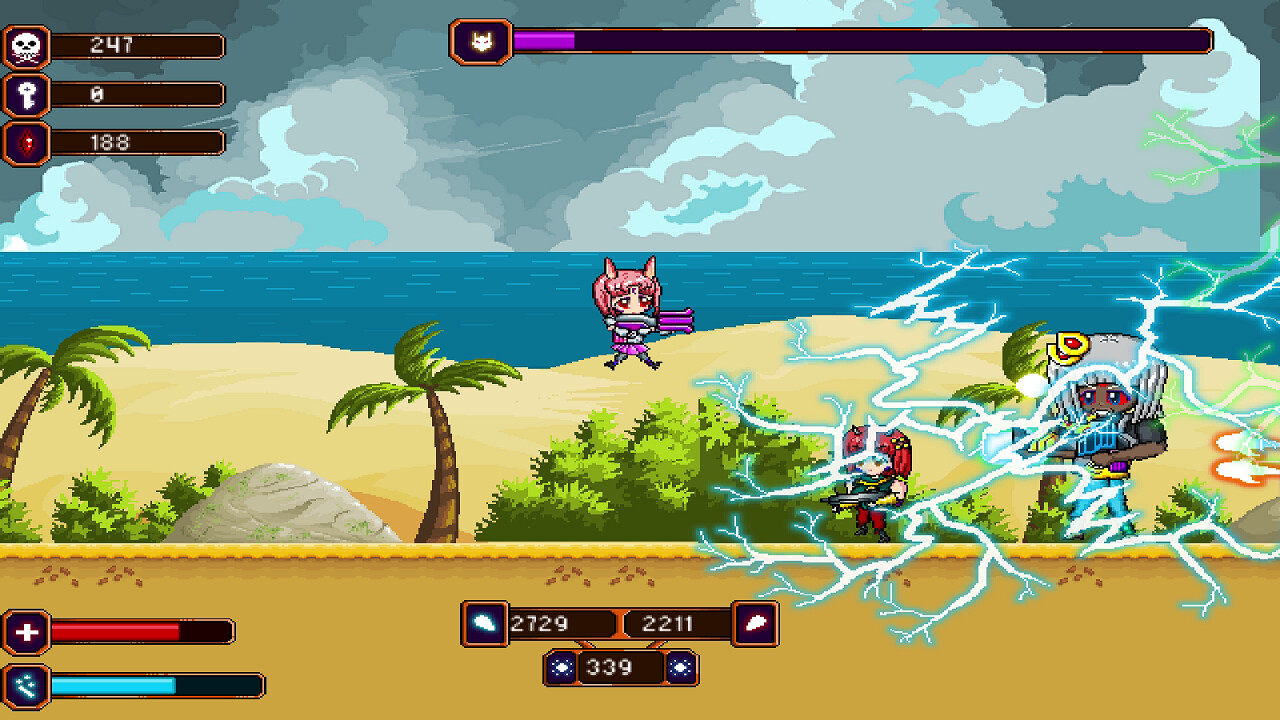This screenshot has height=720, width=1280.
Task: Select the boss head icon
Action: [481, 42]
